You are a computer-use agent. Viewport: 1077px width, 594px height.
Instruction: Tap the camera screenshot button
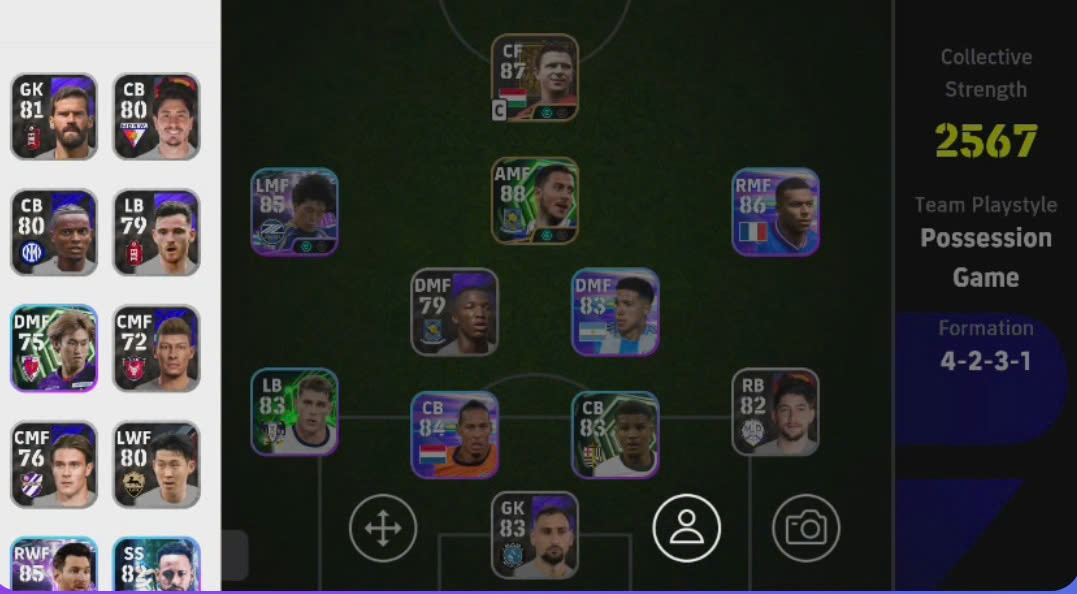tap(806, 528)
